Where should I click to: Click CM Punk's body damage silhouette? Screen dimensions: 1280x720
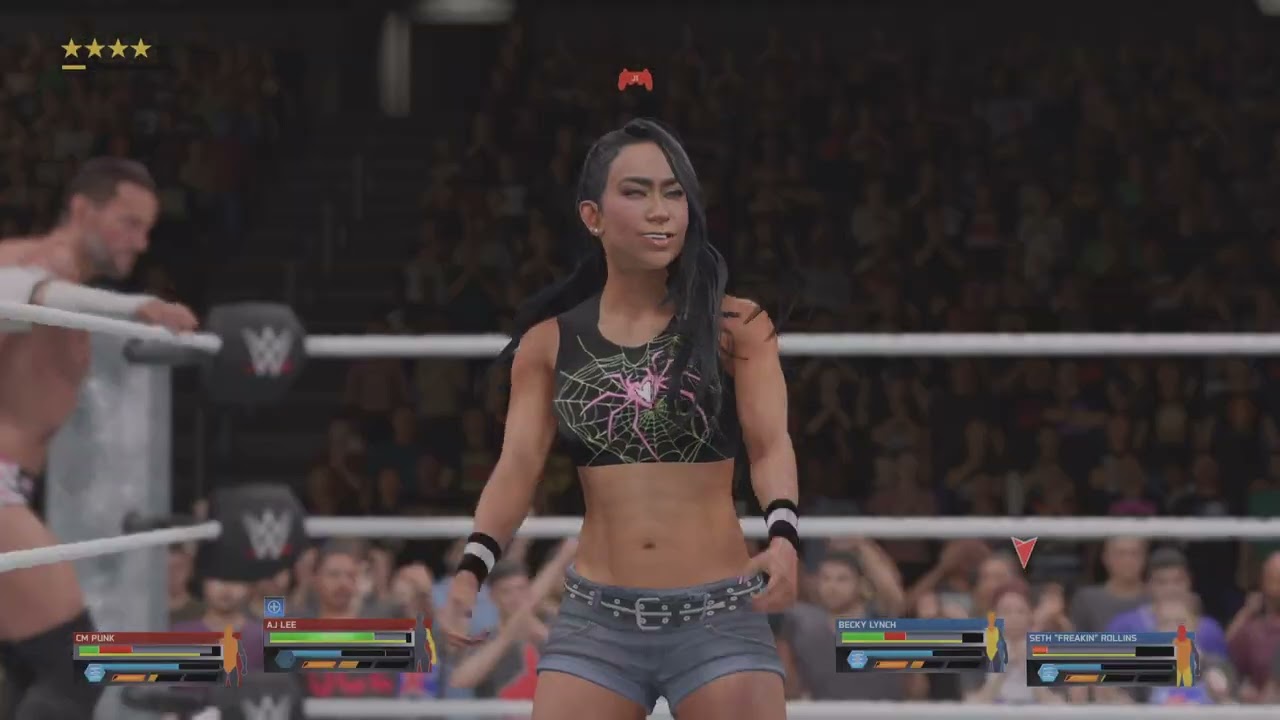[x=231, y=651]
